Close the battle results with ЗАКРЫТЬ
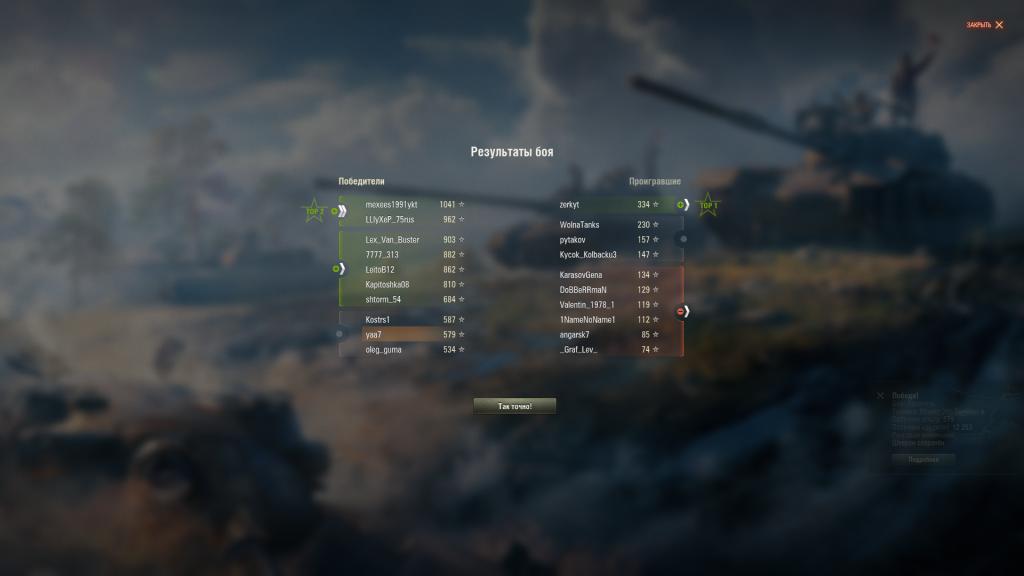The width and height of the screenshot is (1024, 576). tap(985, 25)
